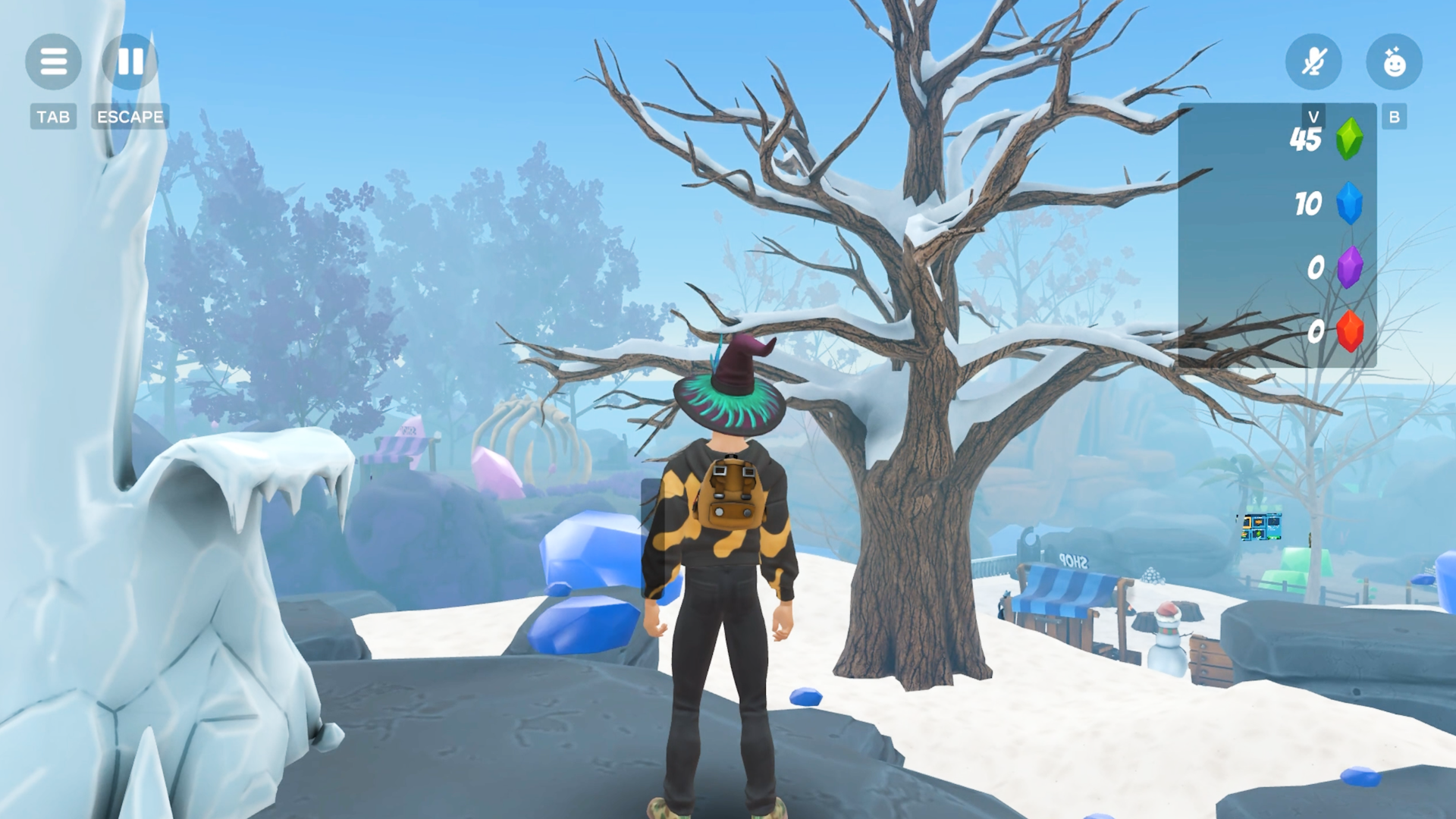
Task: Open the emote smiley face menu
Action: 1394,61
